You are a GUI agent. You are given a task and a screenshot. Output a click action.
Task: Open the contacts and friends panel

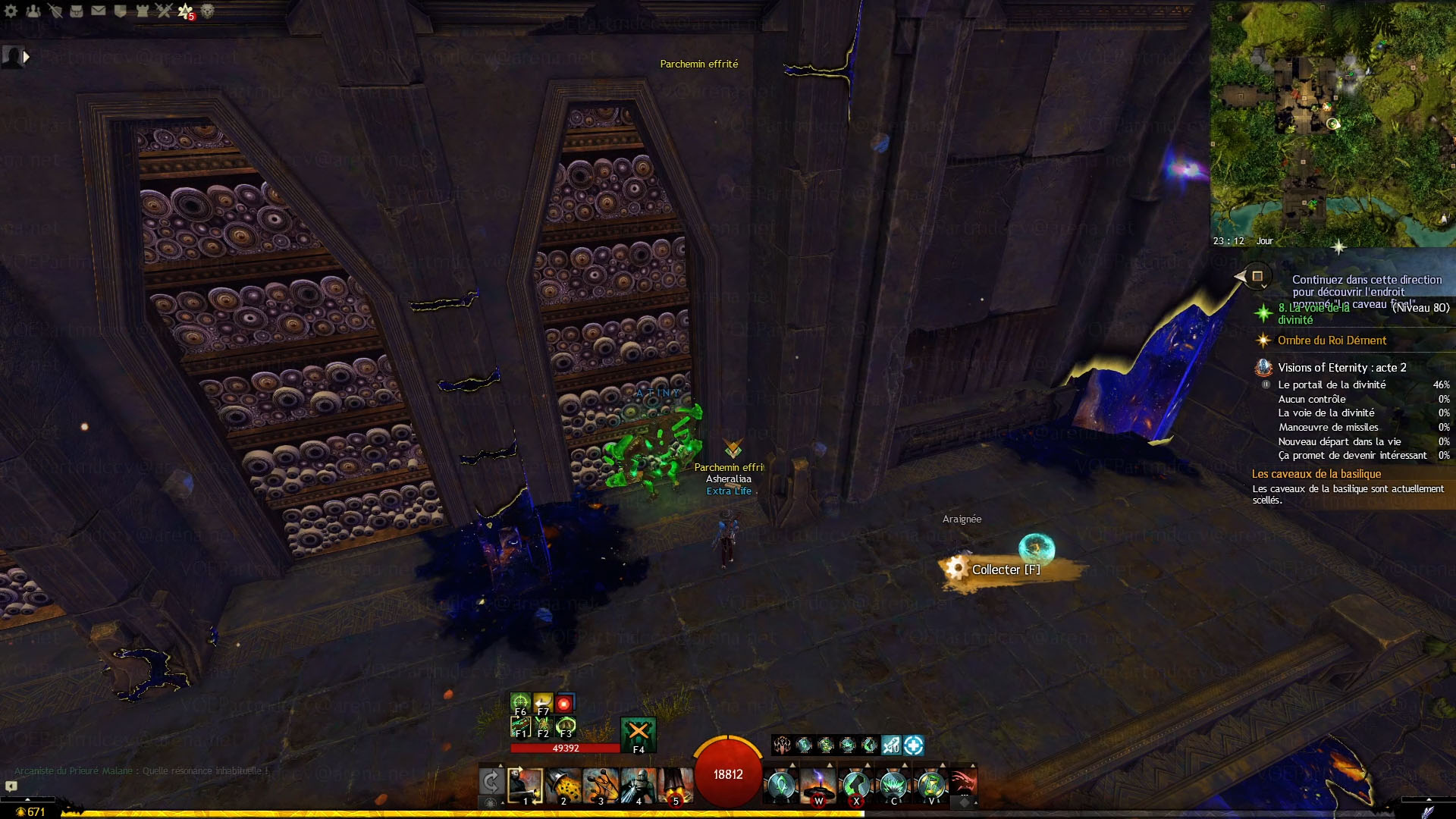[33, 11]
